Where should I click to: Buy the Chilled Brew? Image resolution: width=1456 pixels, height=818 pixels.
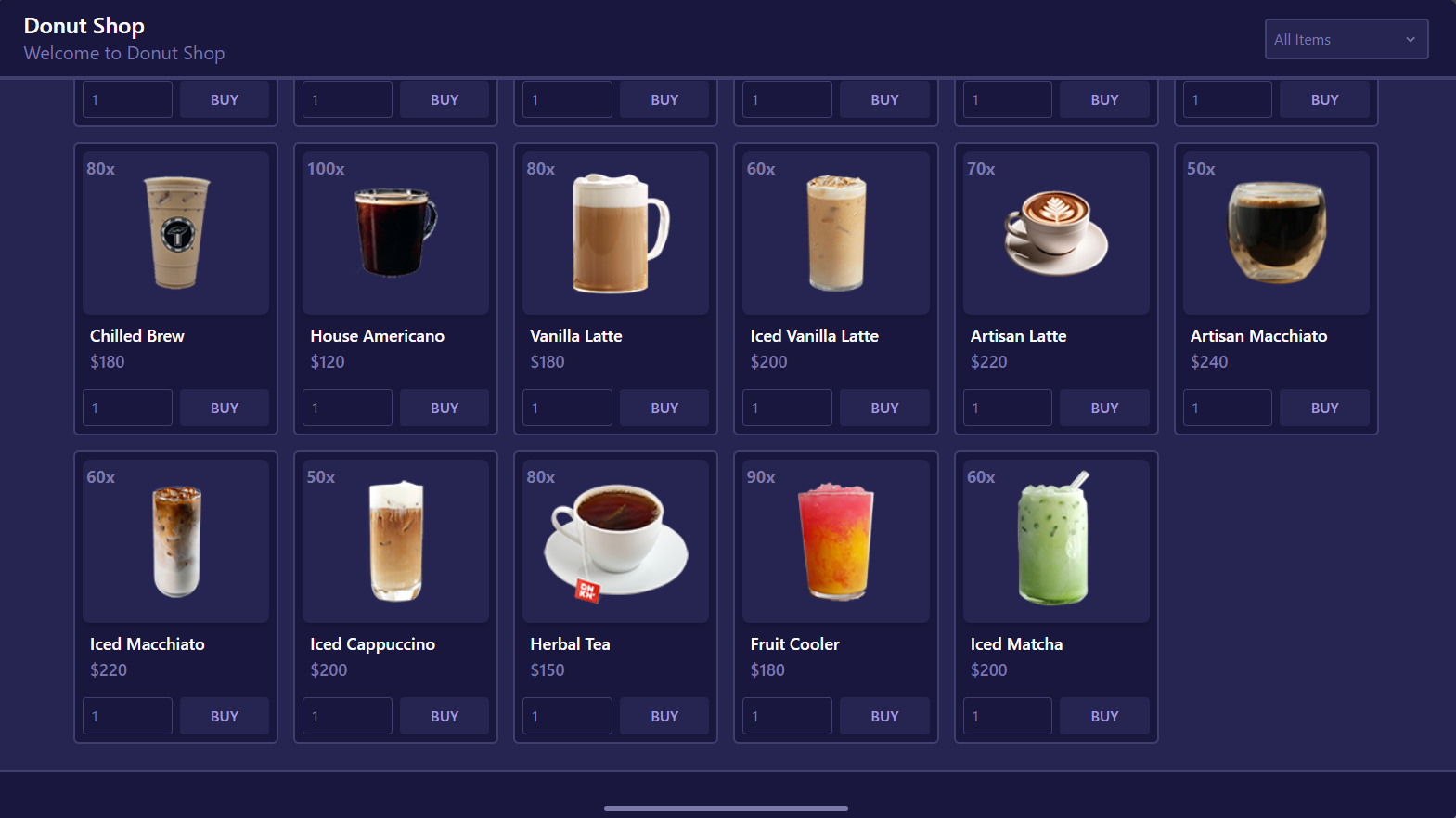(x=224, y=407)
